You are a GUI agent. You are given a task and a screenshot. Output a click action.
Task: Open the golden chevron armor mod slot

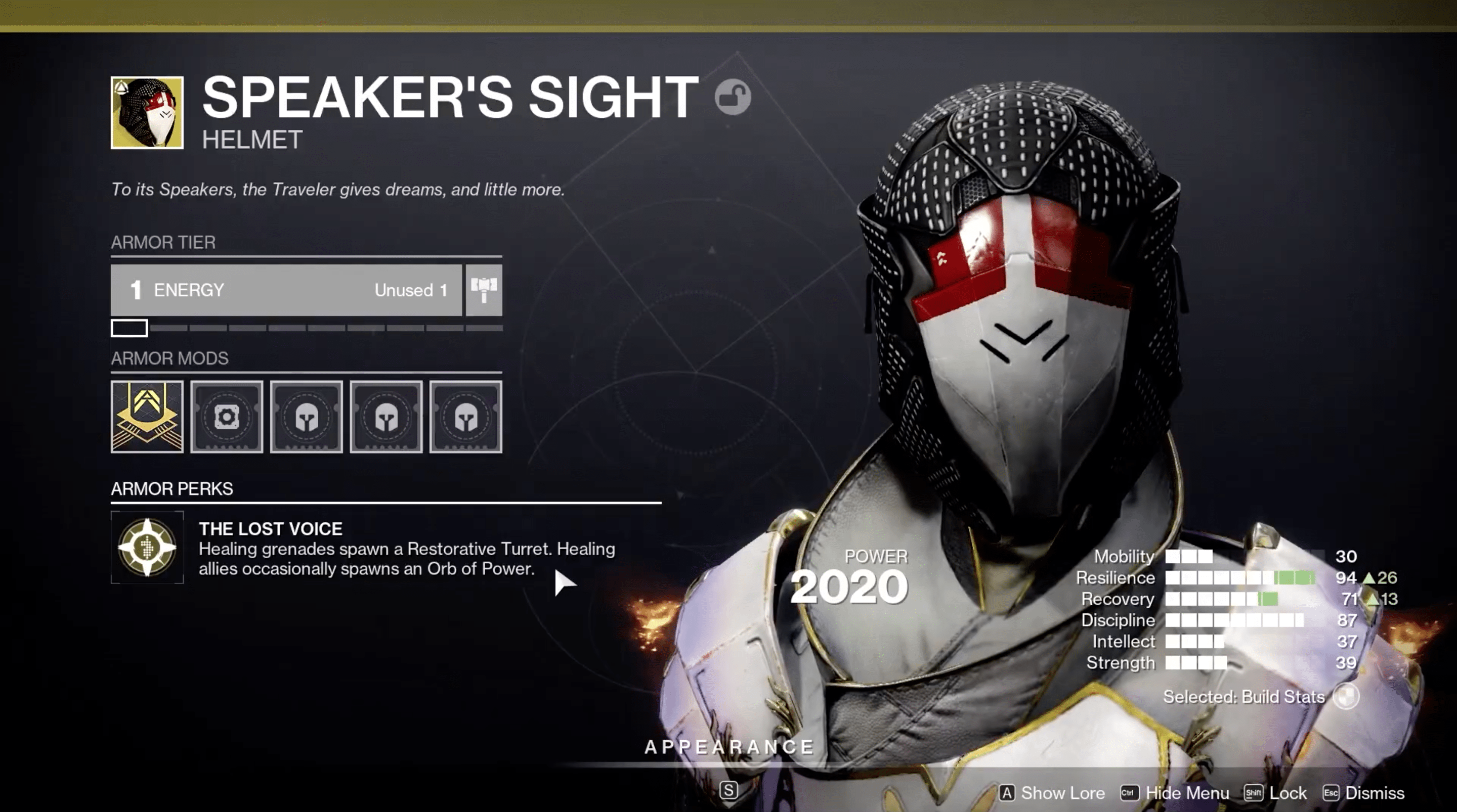pyautogui.click(x=147, y=417)
